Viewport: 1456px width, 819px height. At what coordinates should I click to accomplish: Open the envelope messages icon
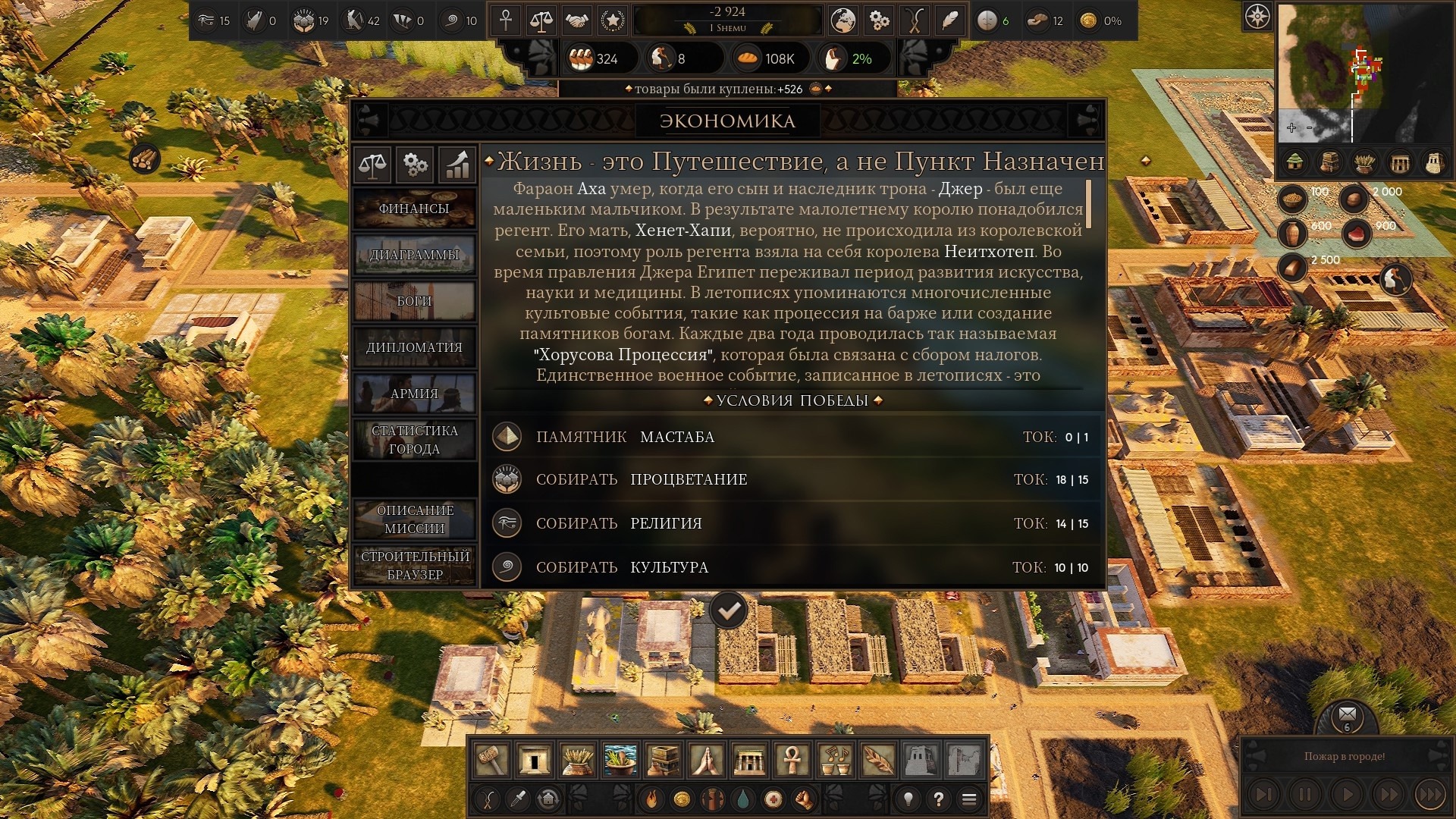click(x=1348, y=714)
